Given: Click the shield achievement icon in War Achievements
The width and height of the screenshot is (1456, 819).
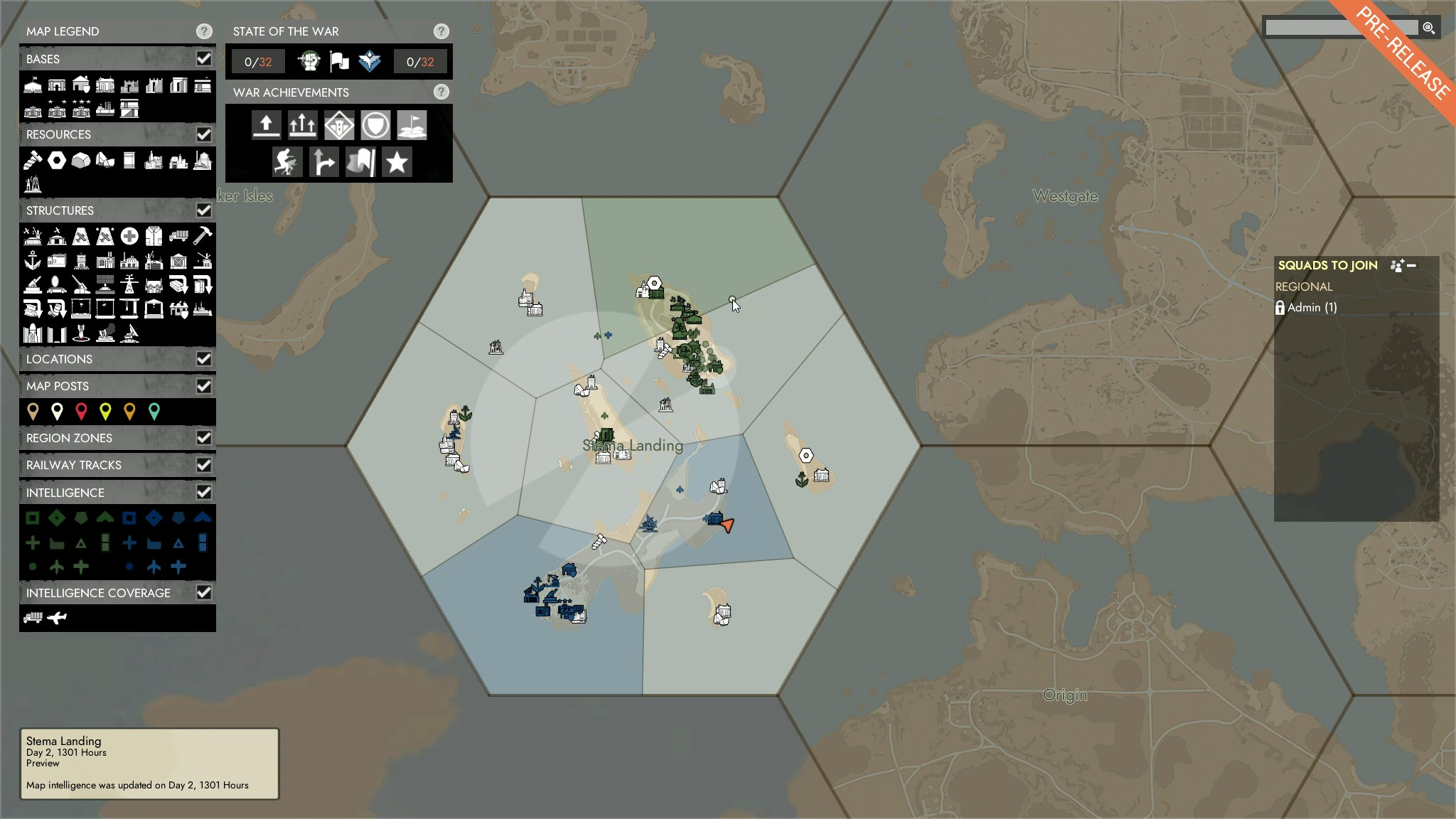Looking at the screenshot, I should 376,124.
